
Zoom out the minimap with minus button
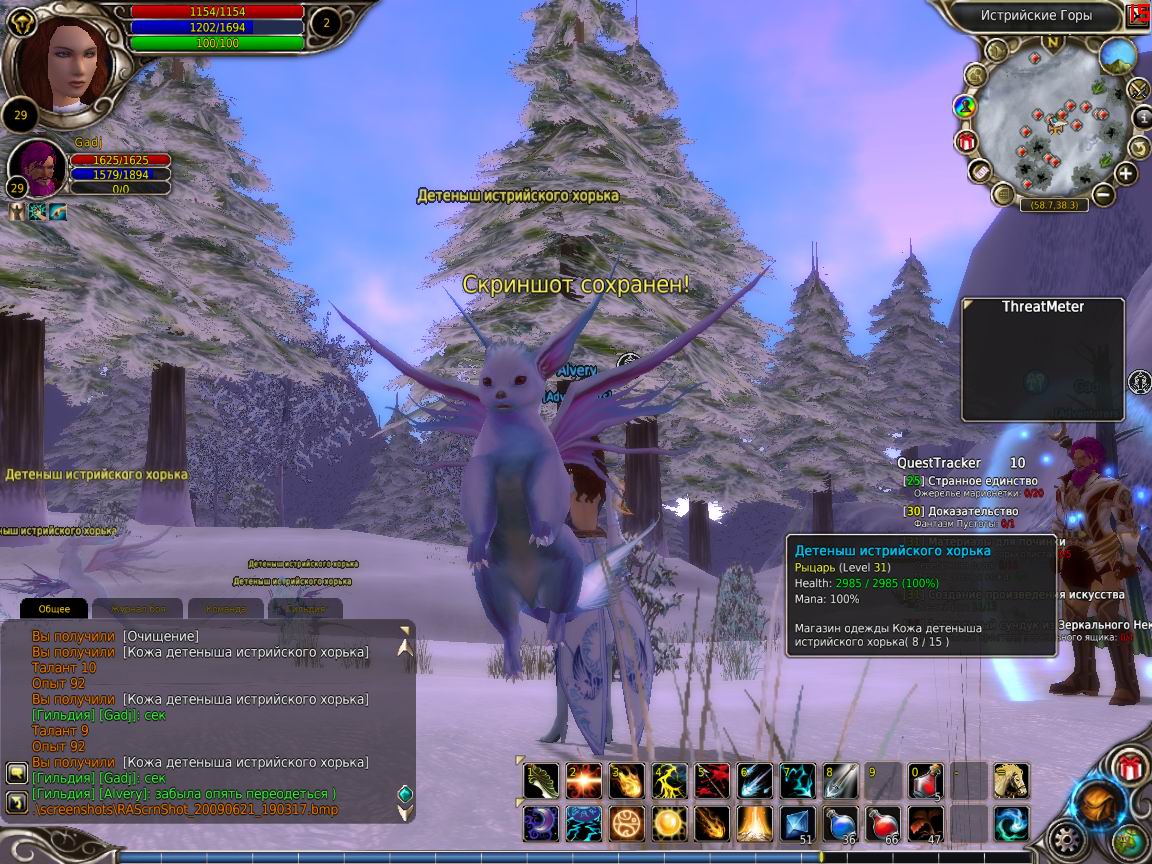pos(1103,195)
